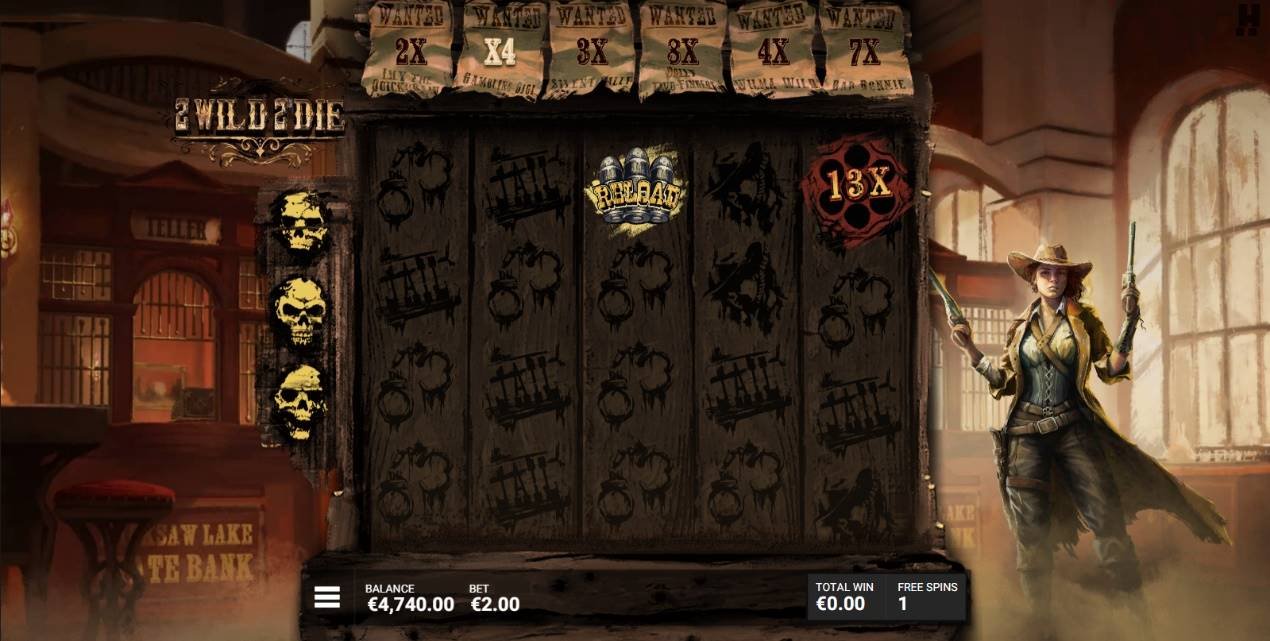Image resolution: width=1270 pixels, height=641 pixels.
Task: Open the hamburger menu
Action: 327,597
